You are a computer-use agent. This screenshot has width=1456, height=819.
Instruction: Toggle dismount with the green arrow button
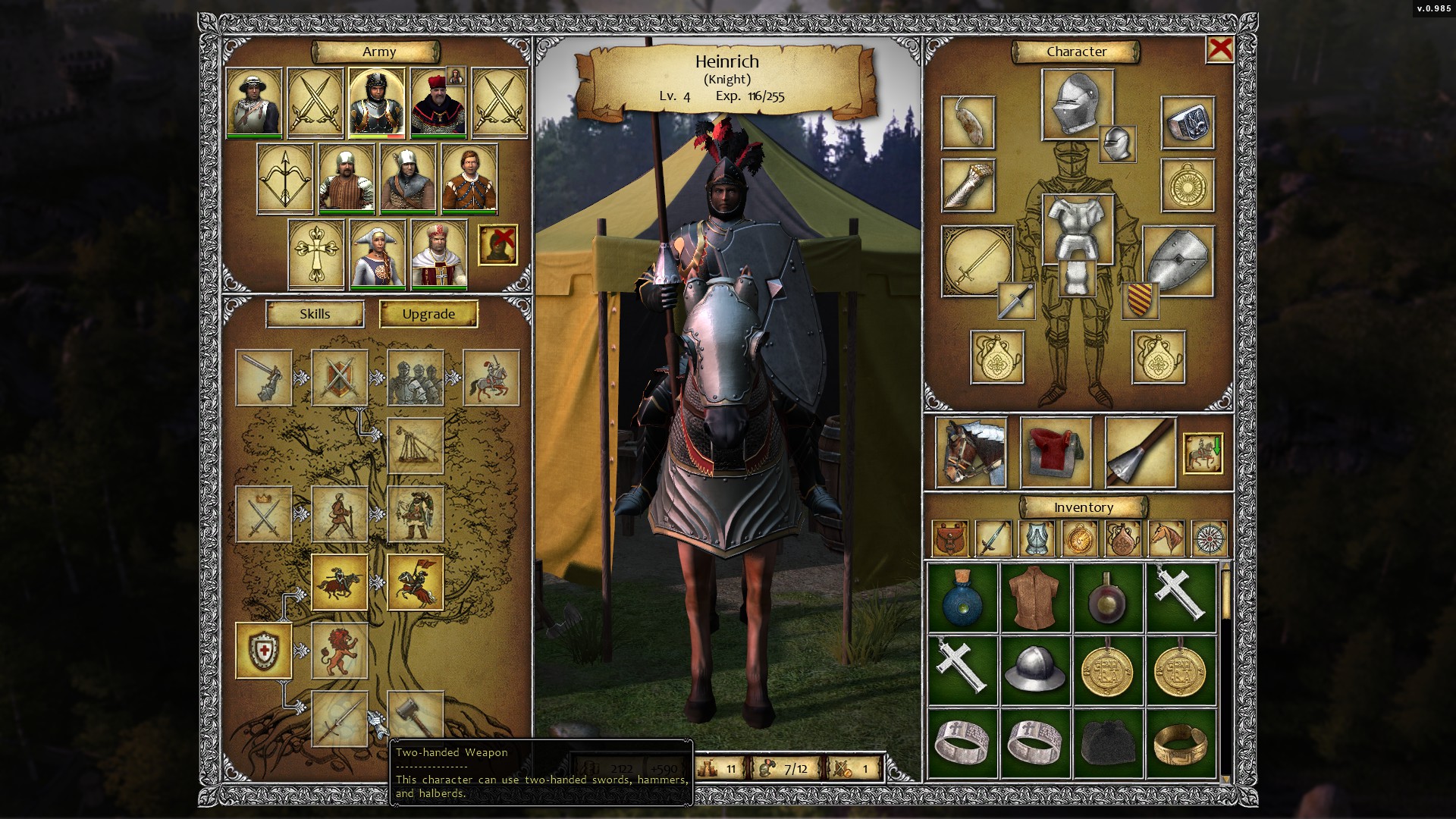[1203, 453]
